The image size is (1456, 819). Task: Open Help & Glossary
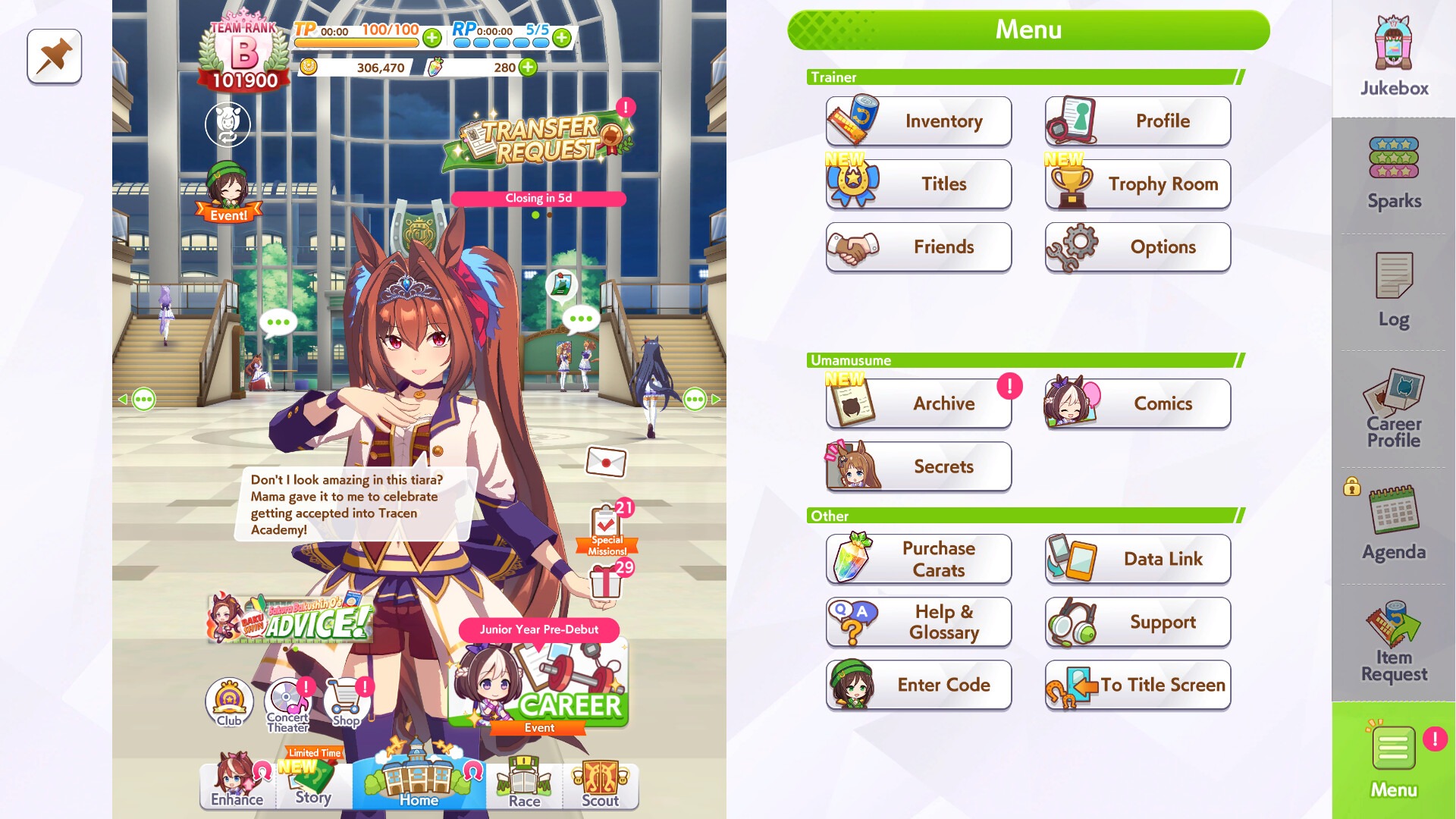[x=918, y=622]
